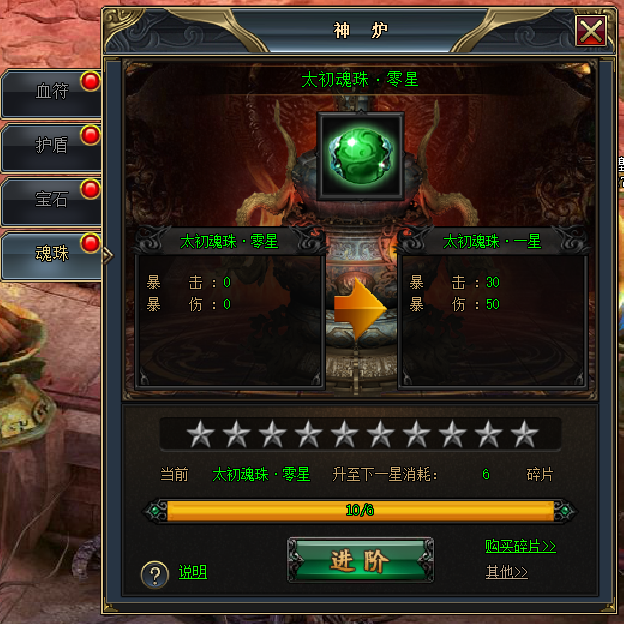
Task: Select the 宝石 tab
Action: pyautogui.click(x=51, y=199)
